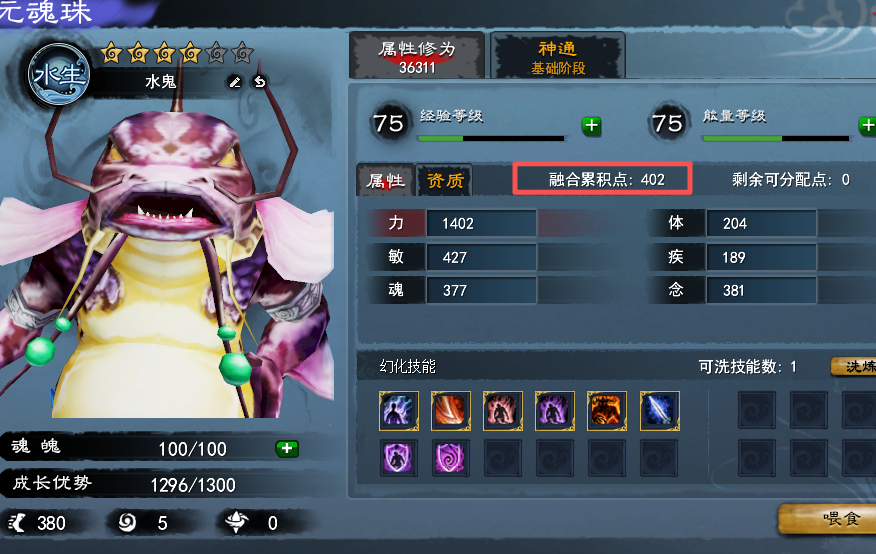The width and height of the screenshot is (876, 554).
Task: Add soul points with the 魂魄 plus button
Action: pyautogui.click(x=287, y=448)
